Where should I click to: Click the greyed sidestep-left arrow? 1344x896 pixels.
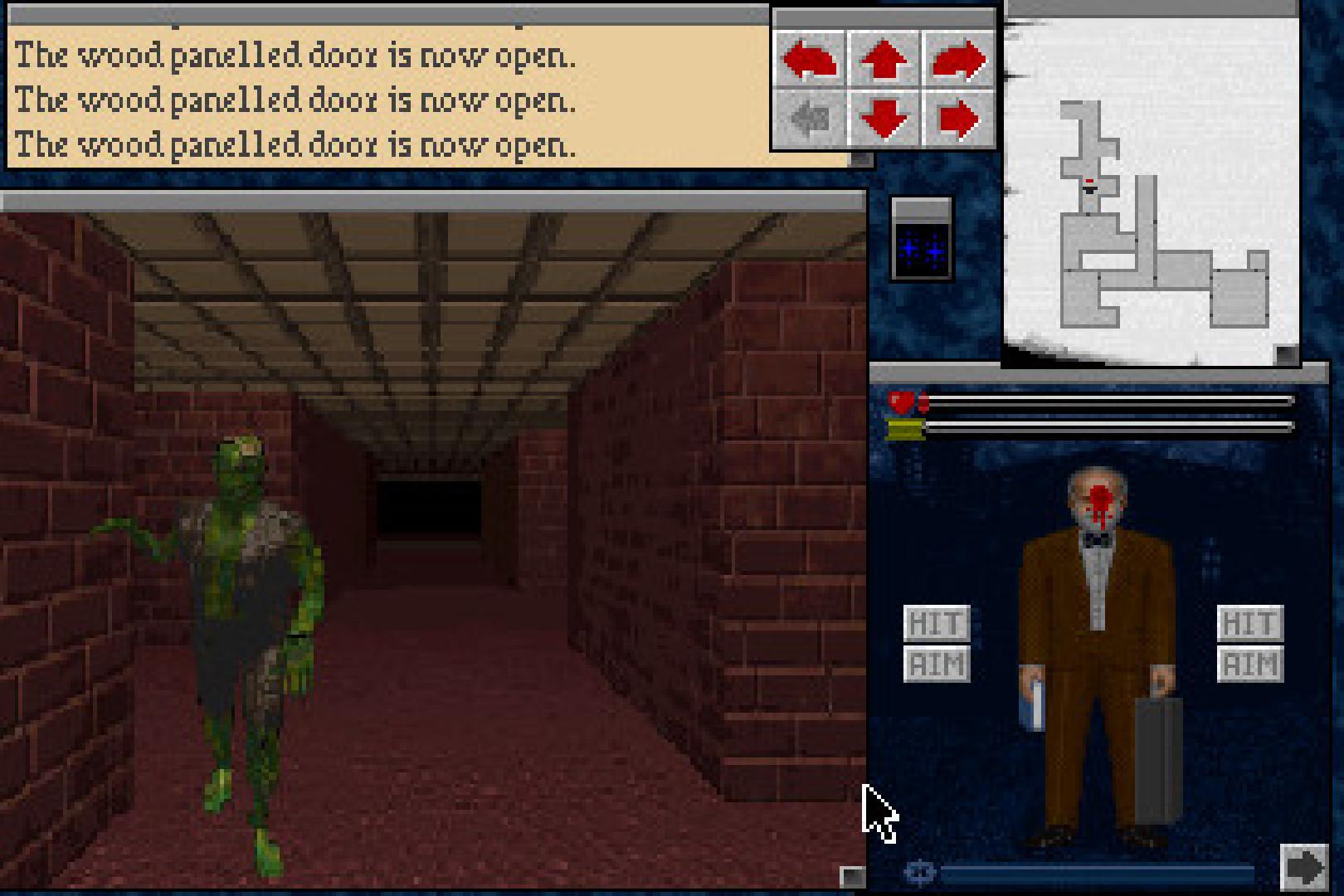809,118
